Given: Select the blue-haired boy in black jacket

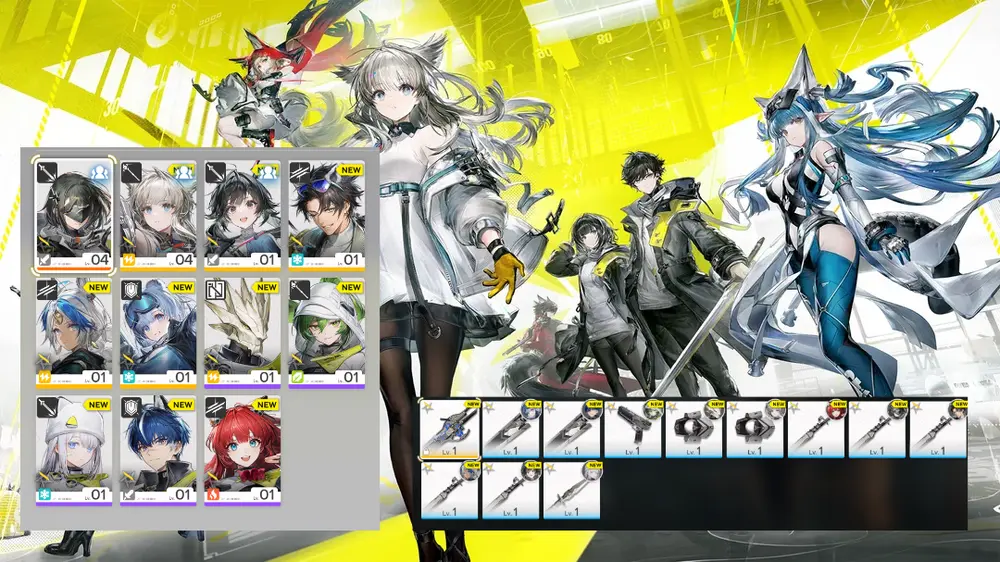Looking at the screenshot, I should click(159, 449).
